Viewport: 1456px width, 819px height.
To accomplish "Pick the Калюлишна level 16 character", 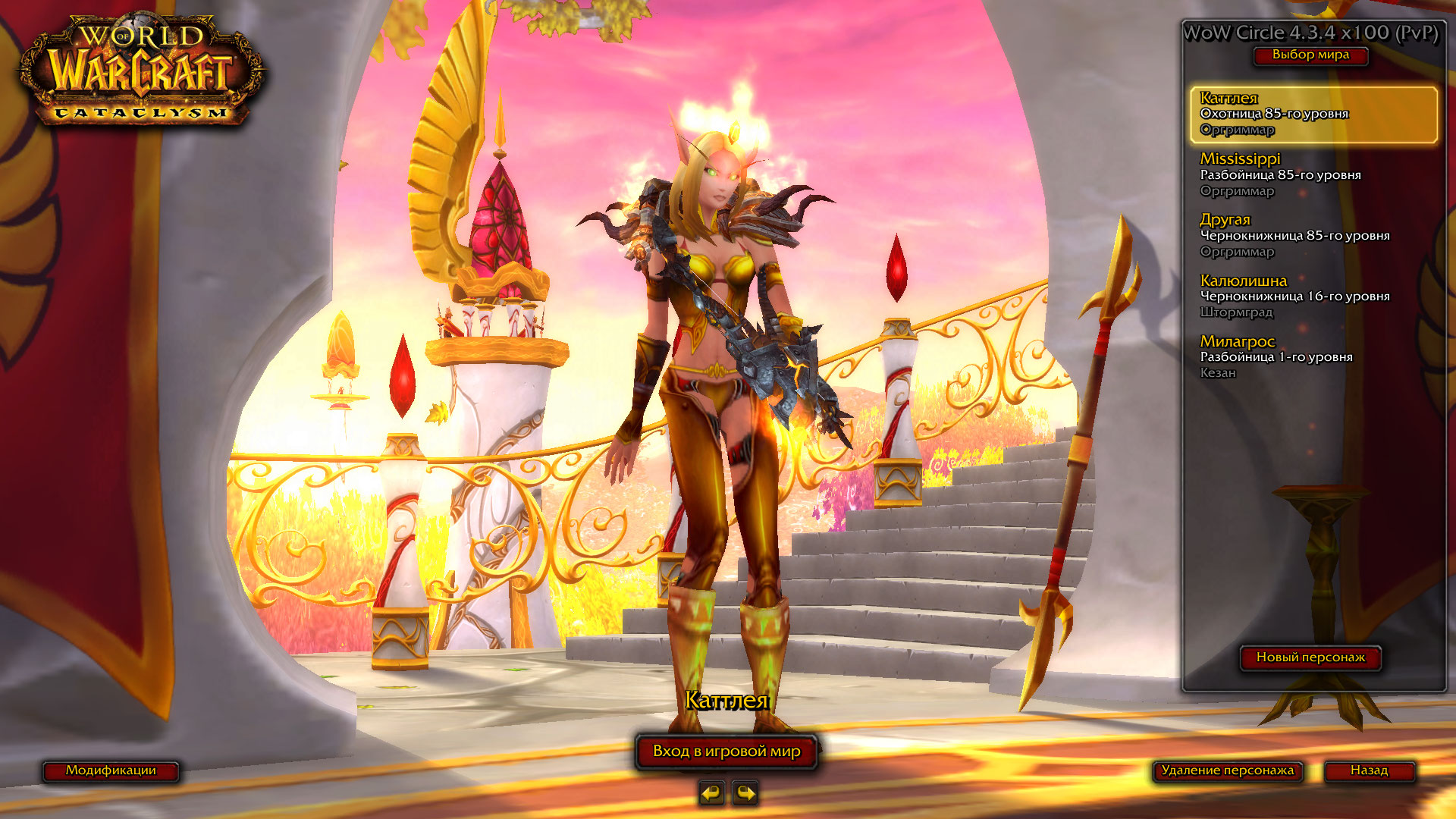I will [x=1313, y=296].
